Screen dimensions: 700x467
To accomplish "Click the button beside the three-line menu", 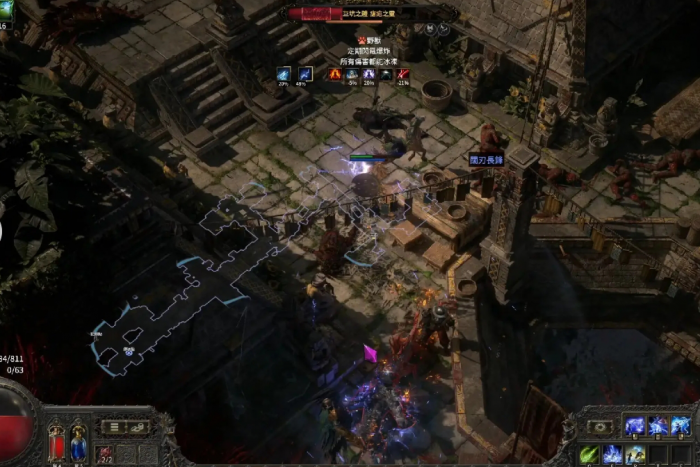I will click(137, 427).
